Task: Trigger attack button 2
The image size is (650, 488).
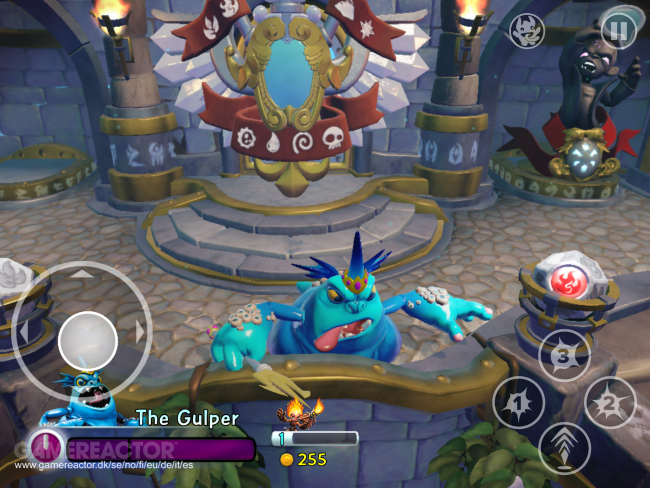Action: tap(609, 402)
